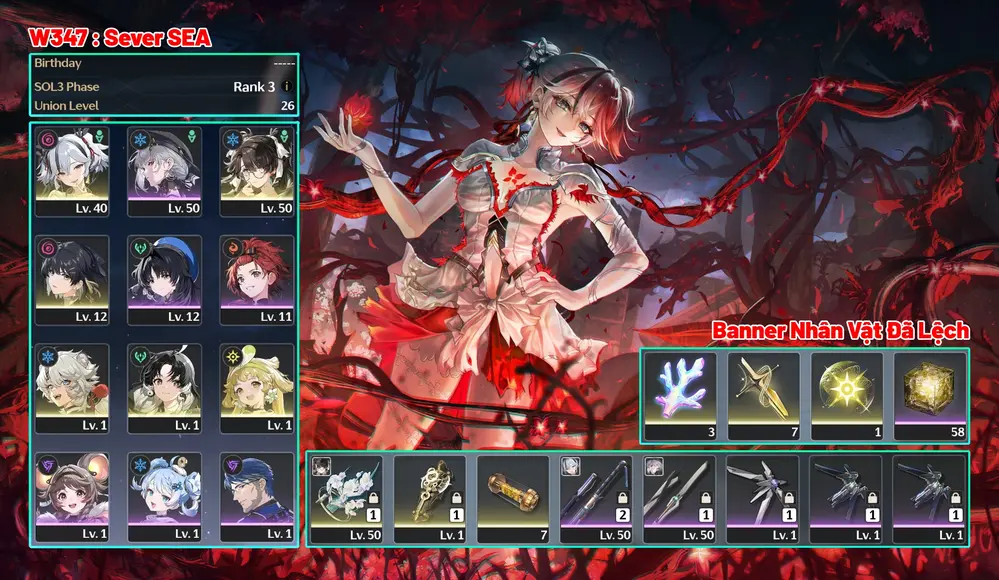The width and height of the screenshot is (999, 580).
Task: Choose the gray-haired Lv. 50 character with hat
Action: (x=165, y=169)
